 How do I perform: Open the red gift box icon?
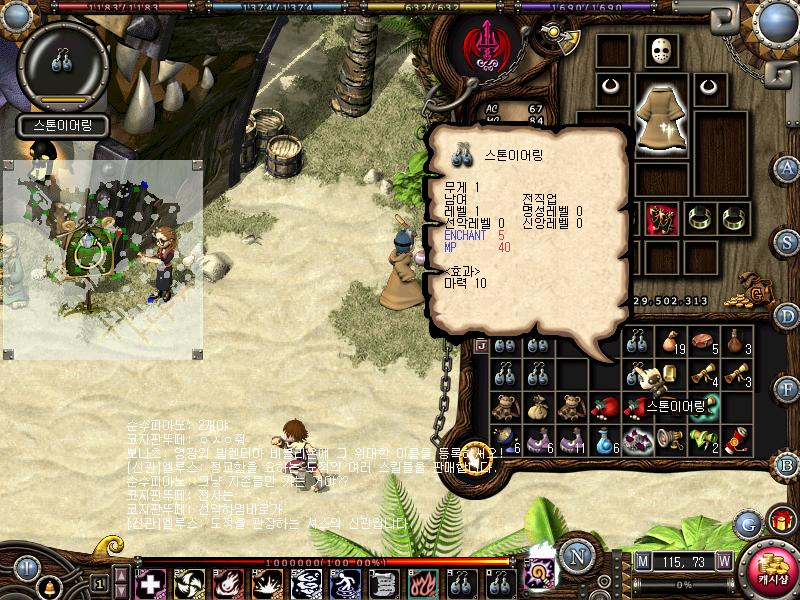(779, 521)
